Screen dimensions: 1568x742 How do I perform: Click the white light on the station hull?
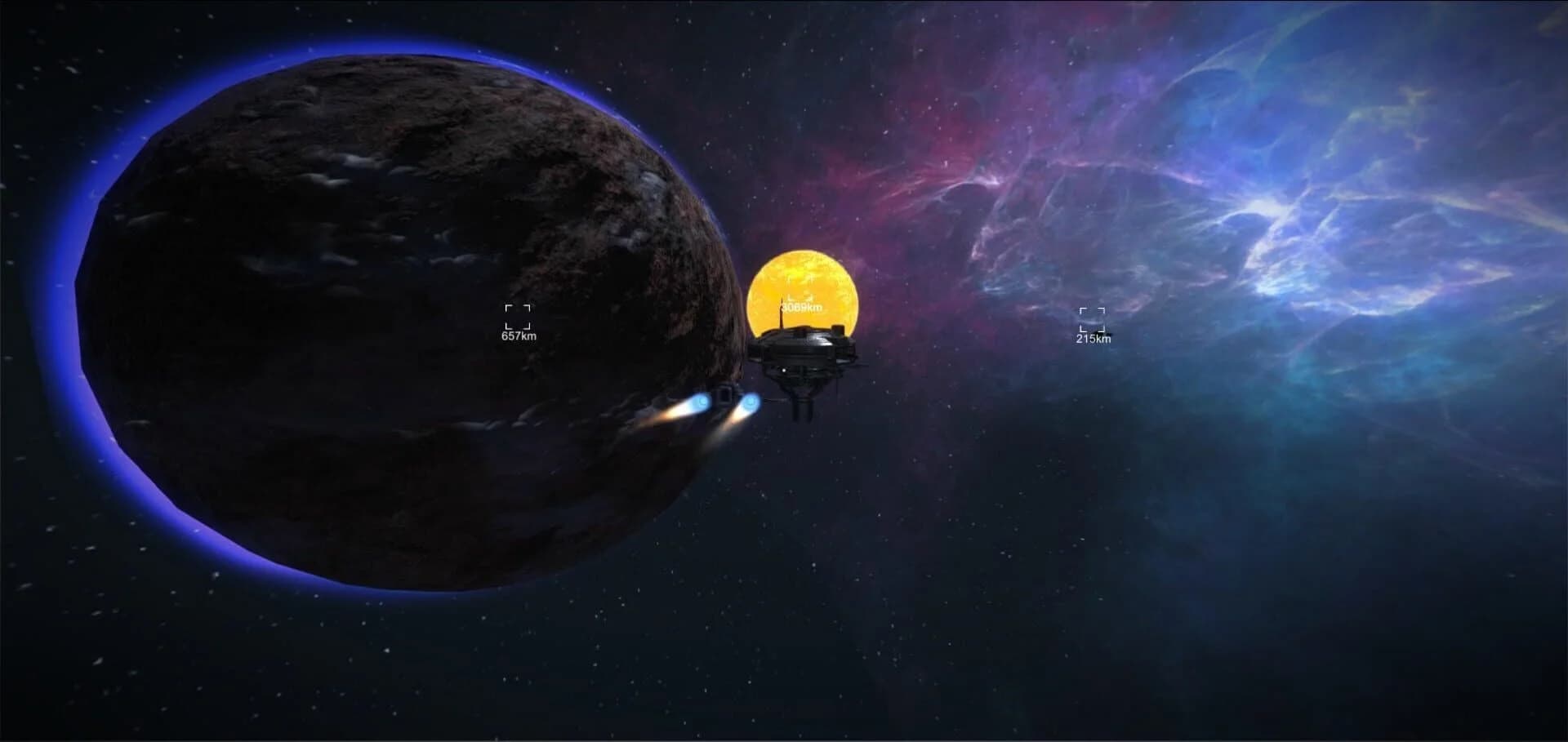coord(783,370)
